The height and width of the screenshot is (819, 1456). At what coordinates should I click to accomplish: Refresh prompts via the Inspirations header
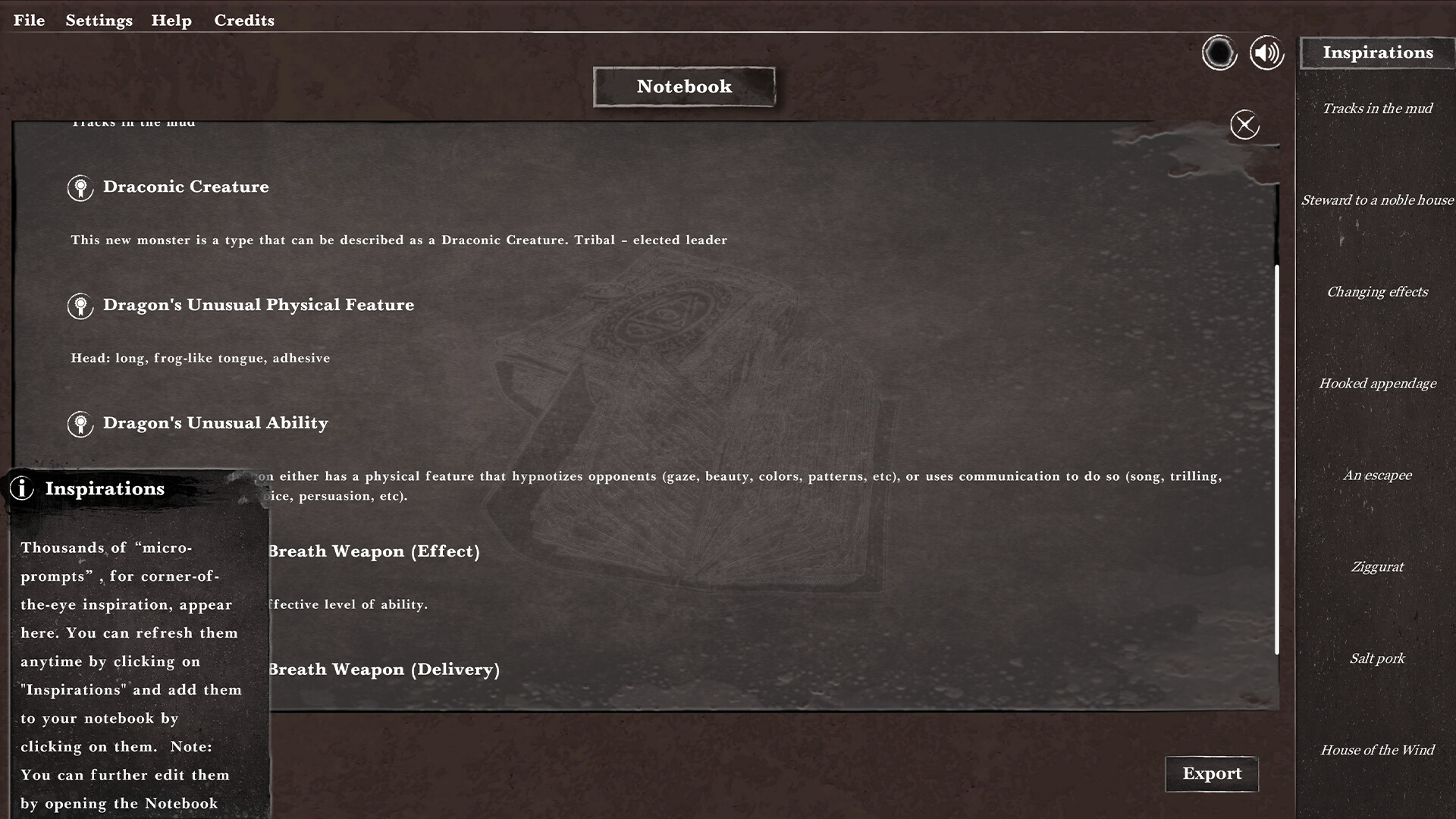[x=1378, y=52]
